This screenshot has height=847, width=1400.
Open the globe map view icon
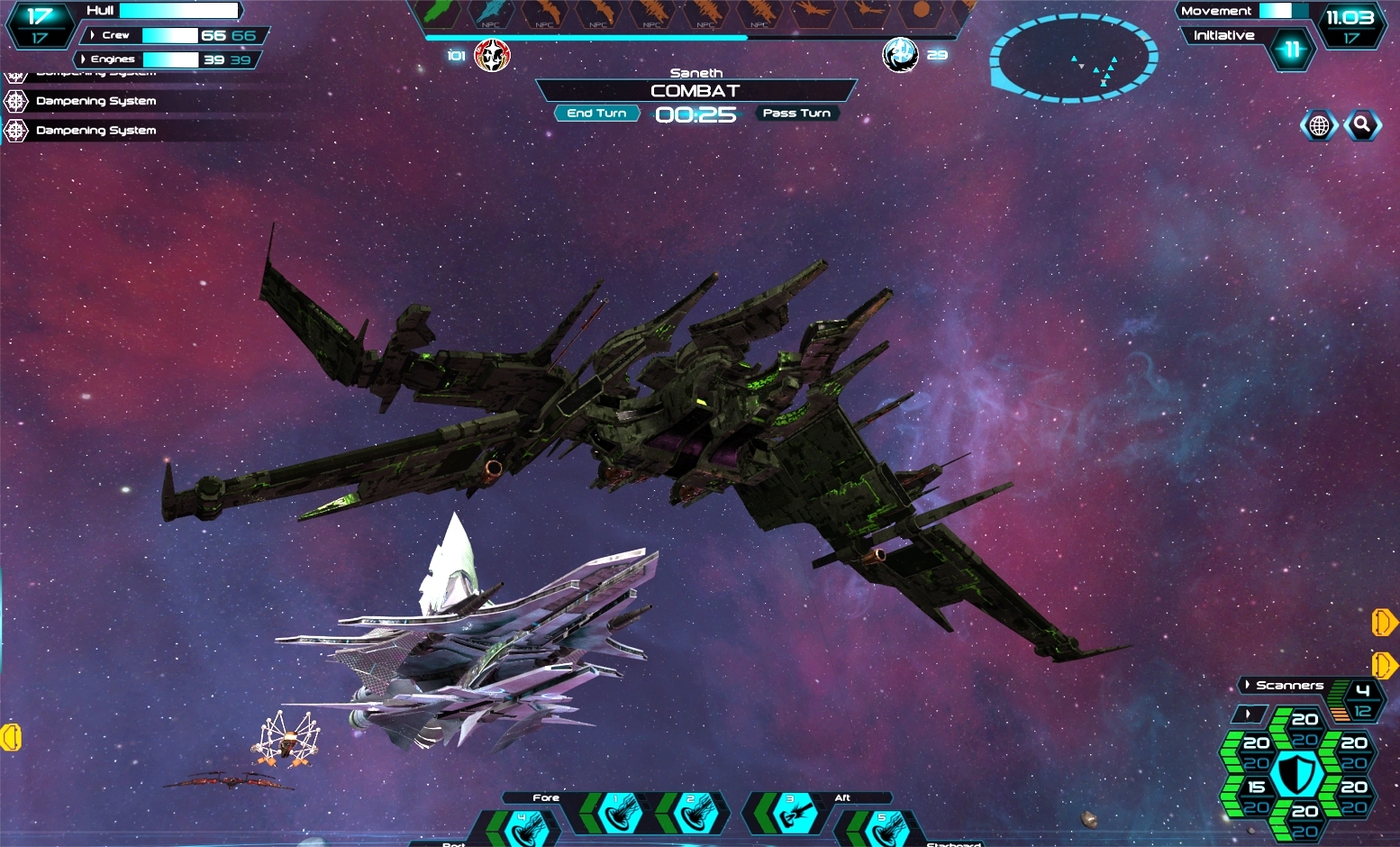1319,126
